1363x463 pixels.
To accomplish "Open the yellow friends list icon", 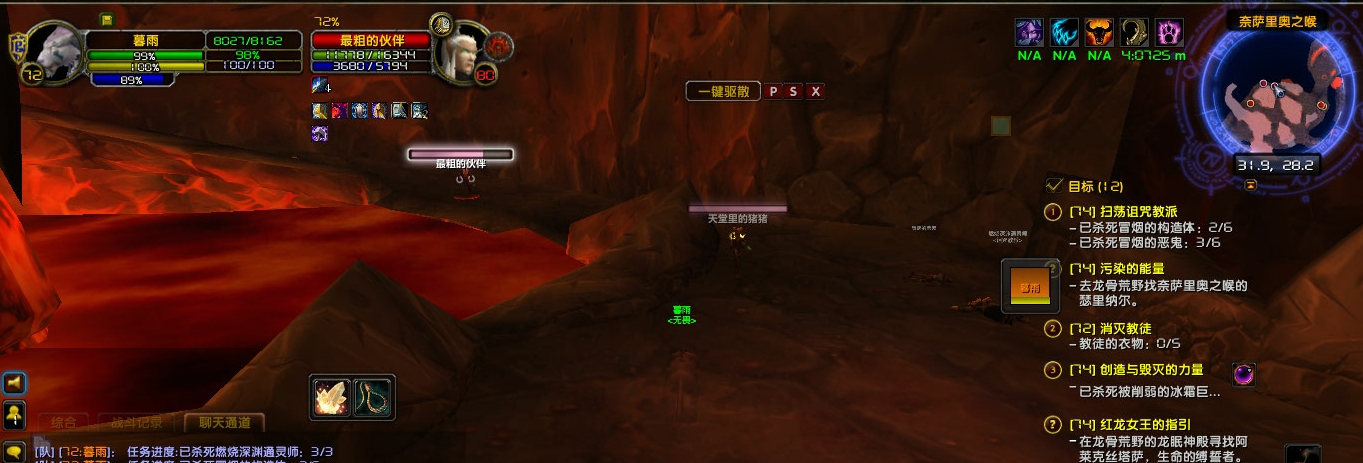I will click(15, 412).
